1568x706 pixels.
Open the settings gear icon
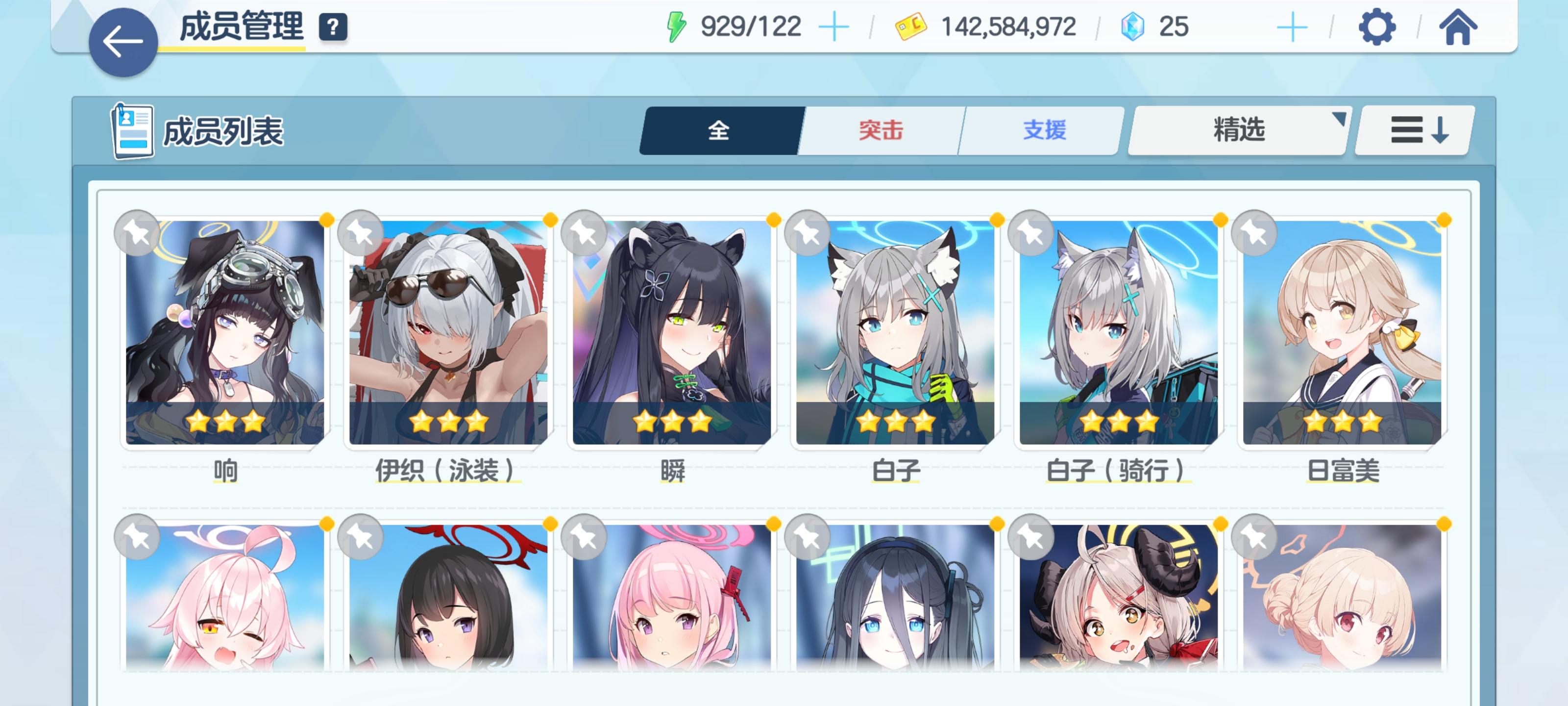[x=1377, y=27]
